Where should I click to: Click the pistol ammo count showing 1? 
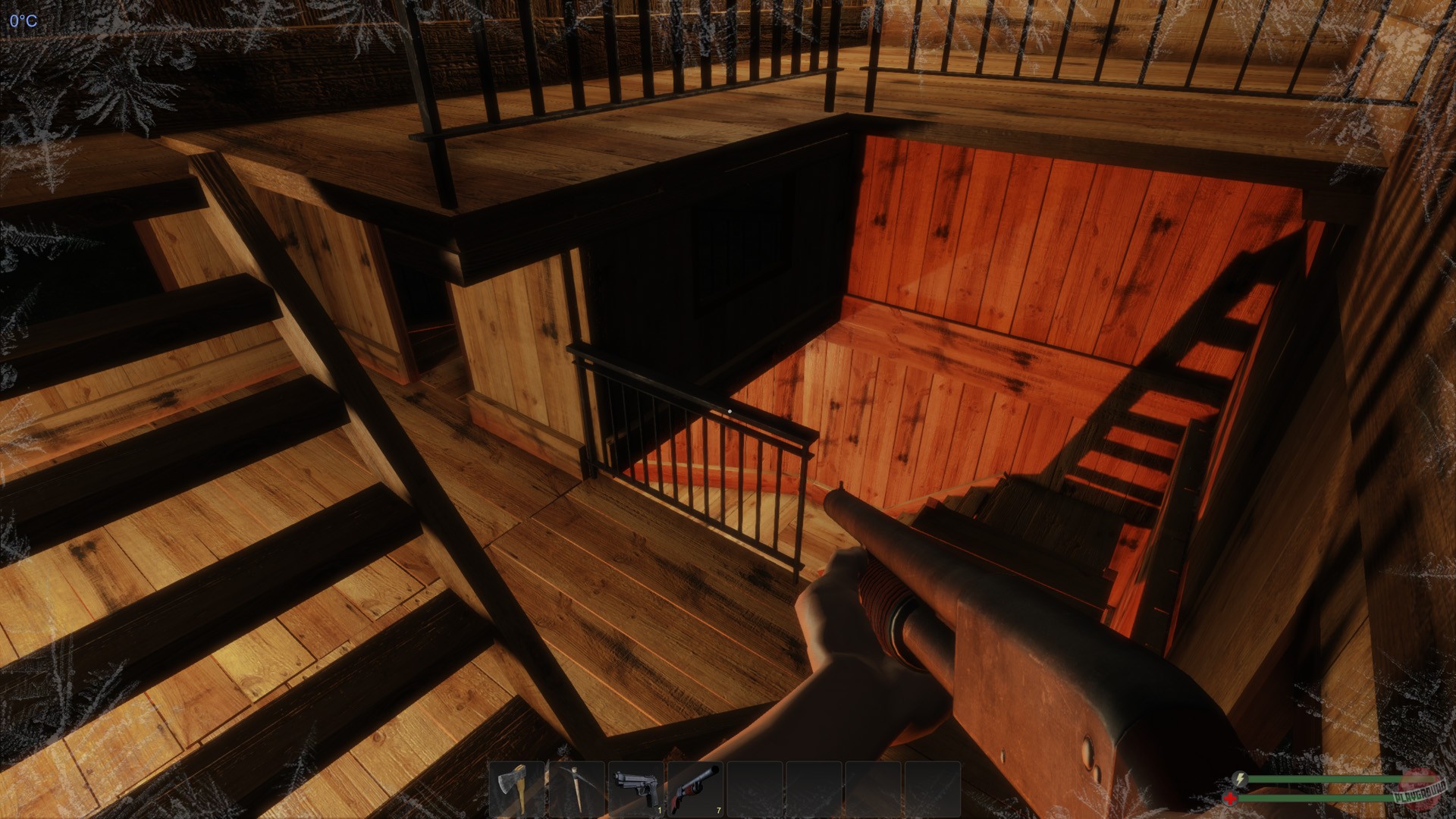point(660,810)
